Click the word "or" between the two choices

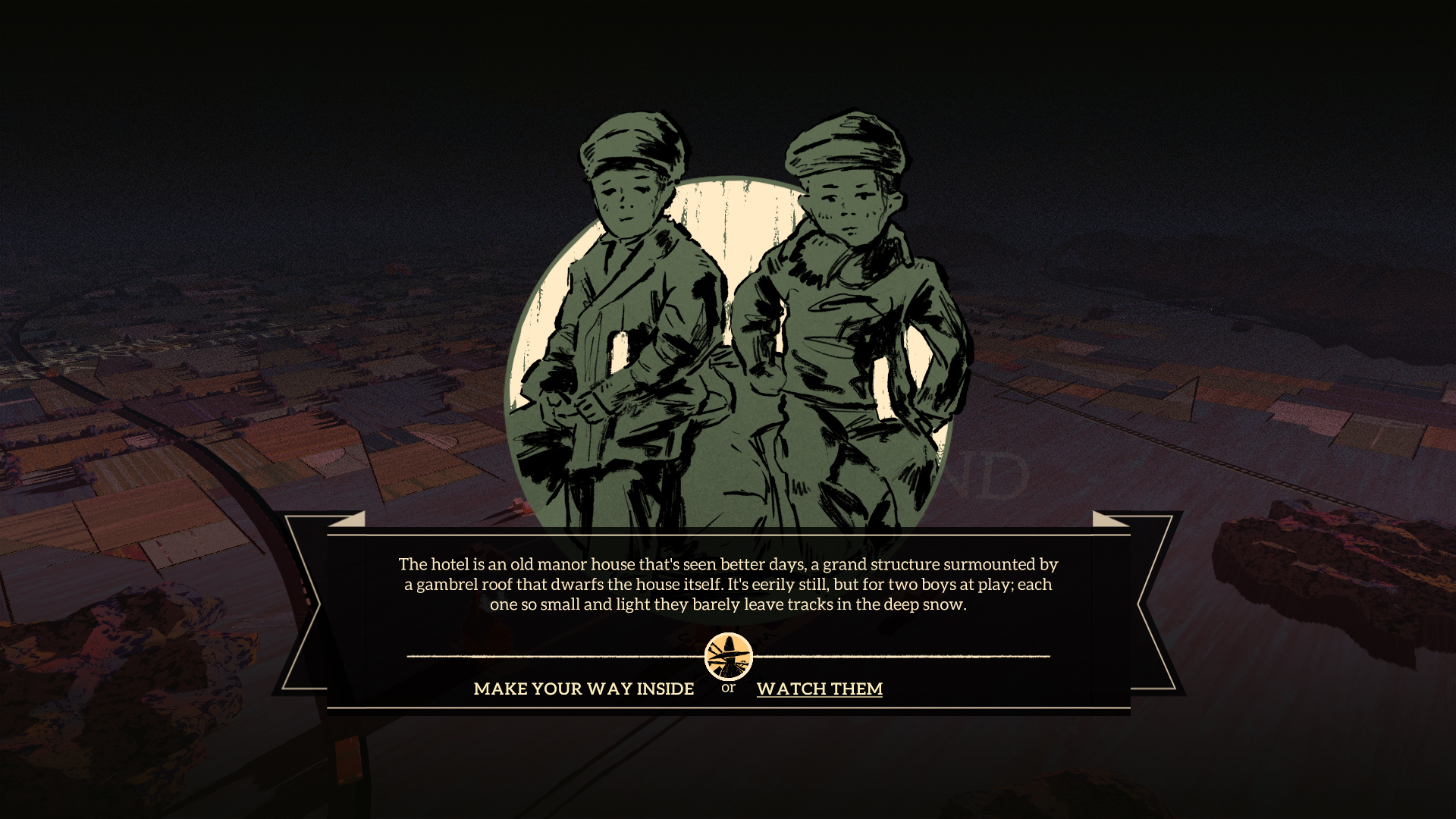[727, 690]
